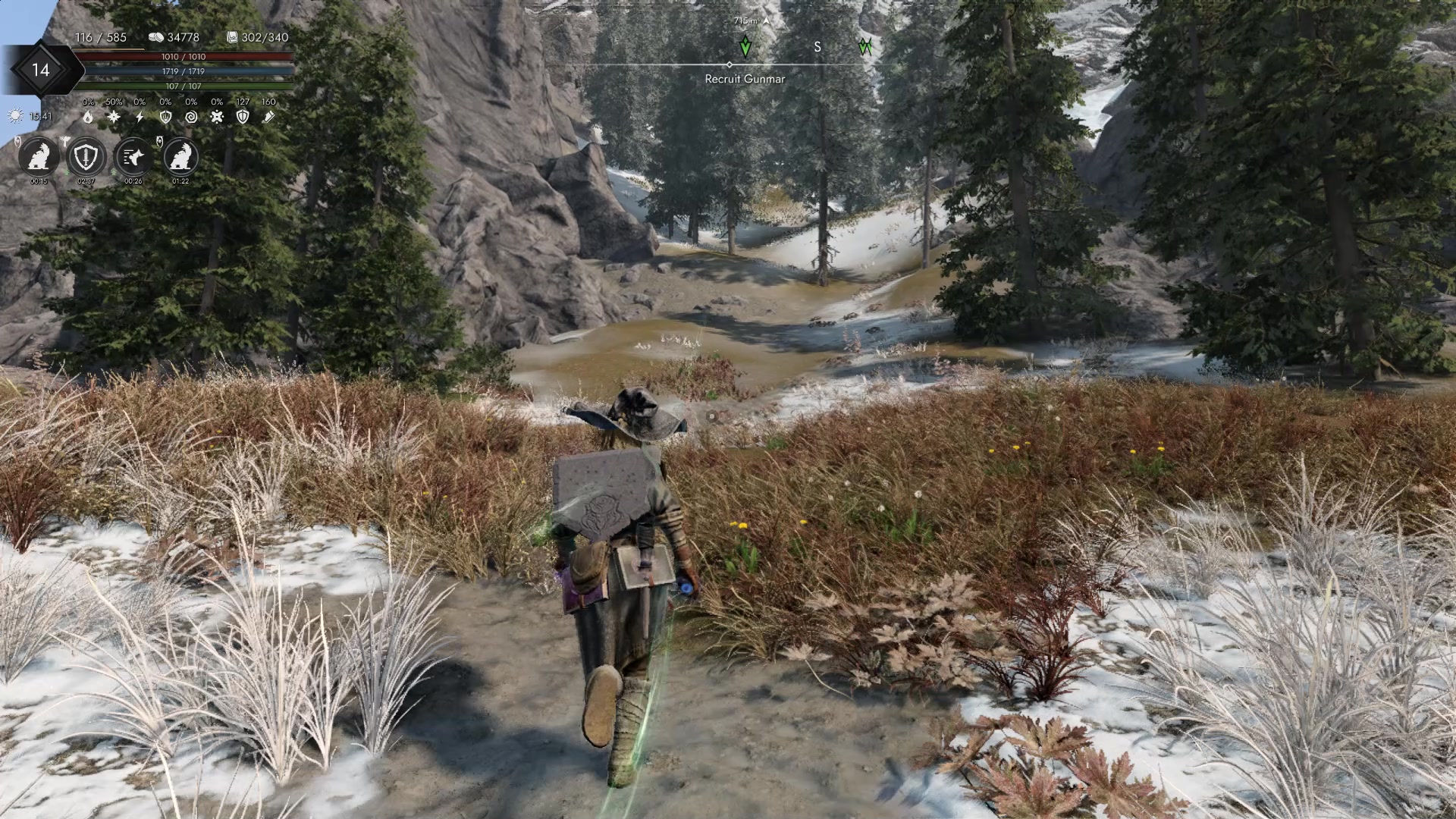The image size is (1456, 819).
Task: Select the fire resistance icon
Action: (x=87, y=118)
